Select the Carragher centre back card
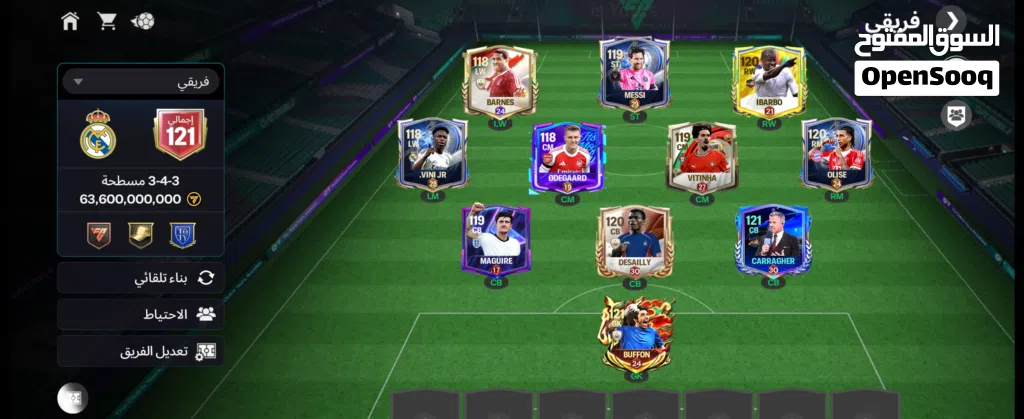Viewport: 1024px width, 419px height. pos(772,240)
